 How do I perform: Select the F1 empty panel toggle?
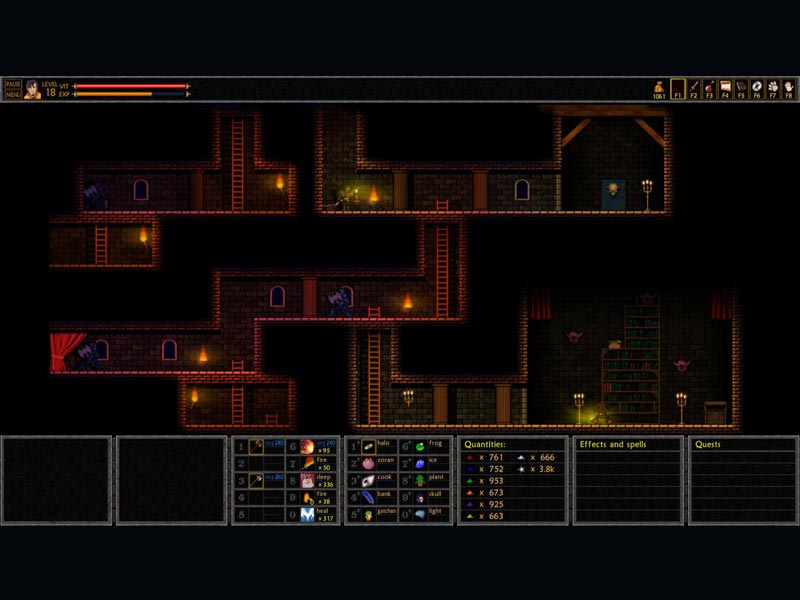click(677, 89)
